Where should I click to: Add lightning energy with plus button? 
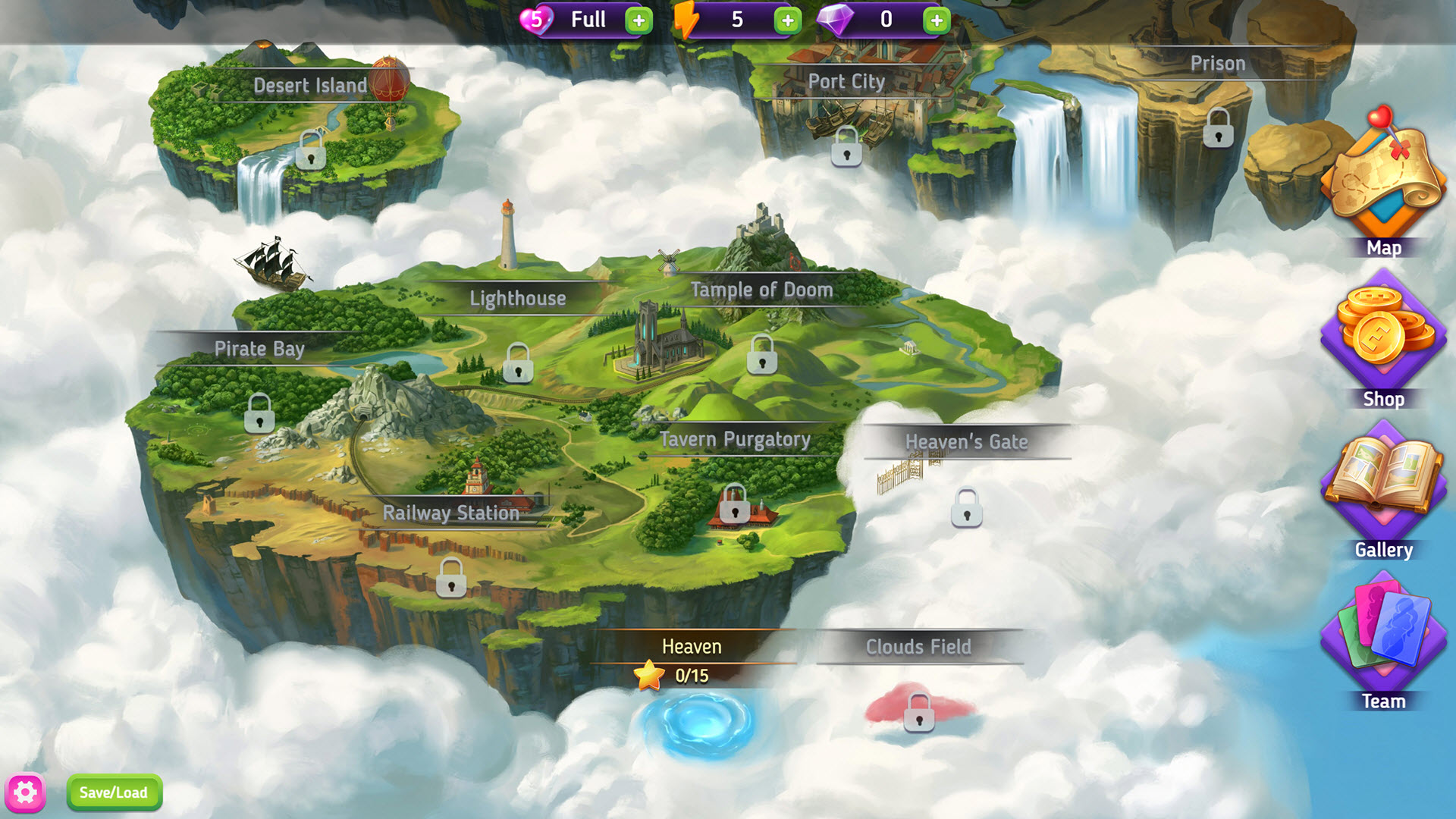coord(787,20)
